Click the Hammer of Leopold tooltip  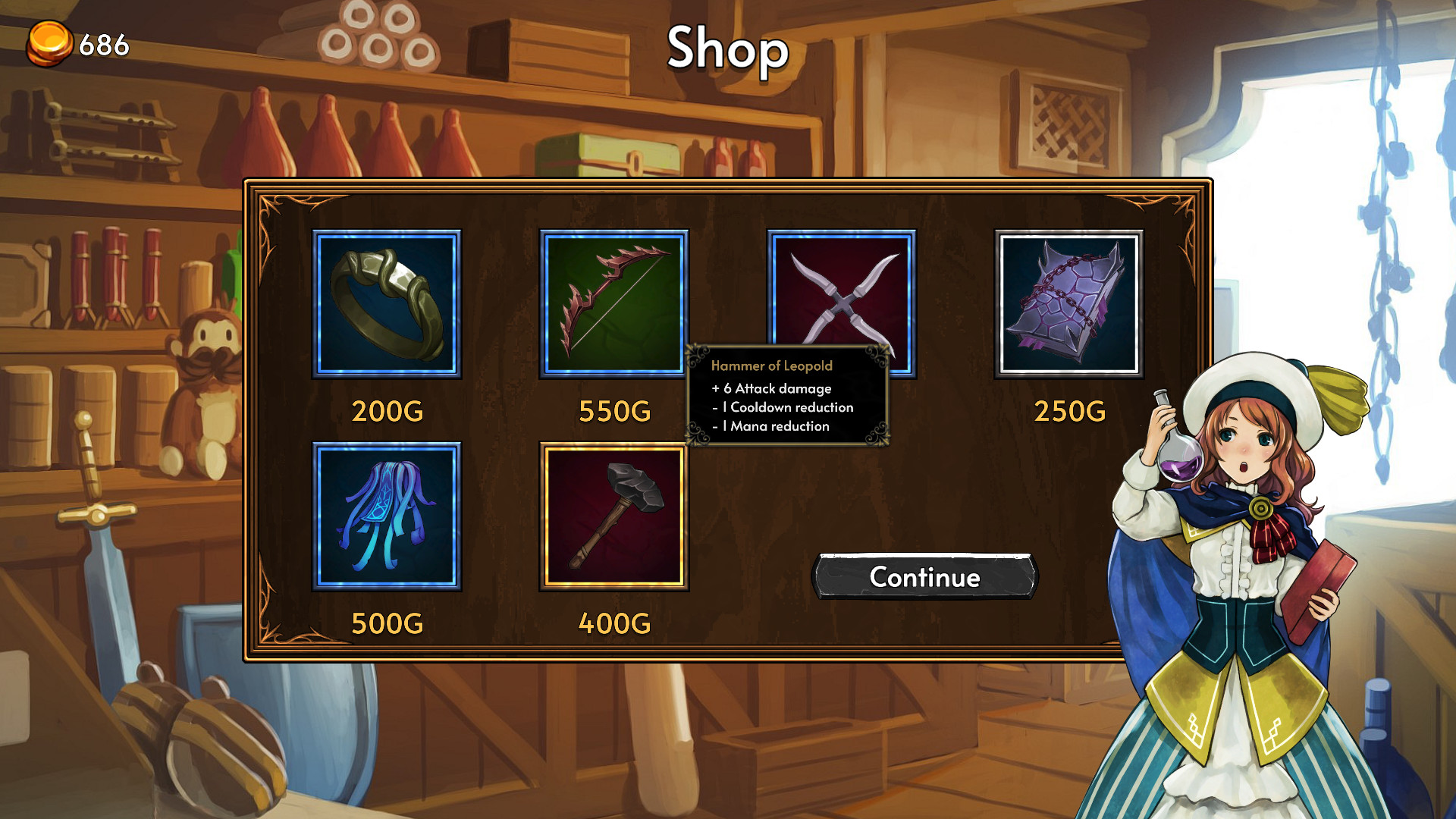click(x=789, y=394)
